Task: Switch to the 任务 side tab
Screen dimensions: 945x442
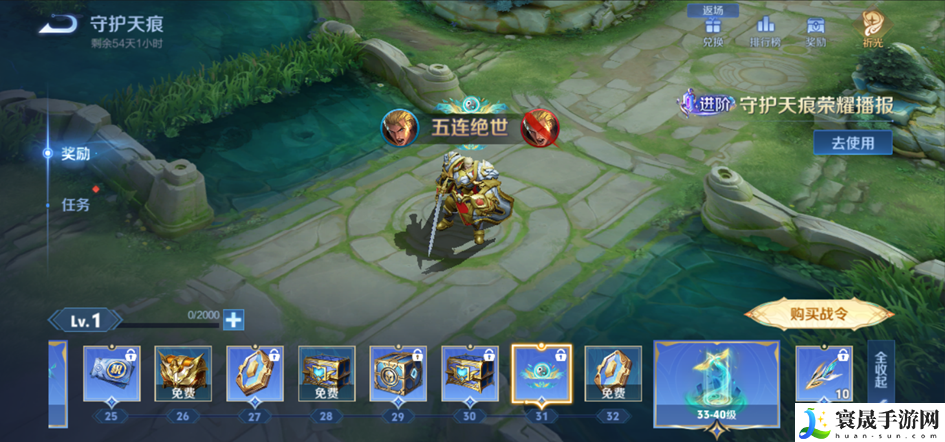Action: 75,204
